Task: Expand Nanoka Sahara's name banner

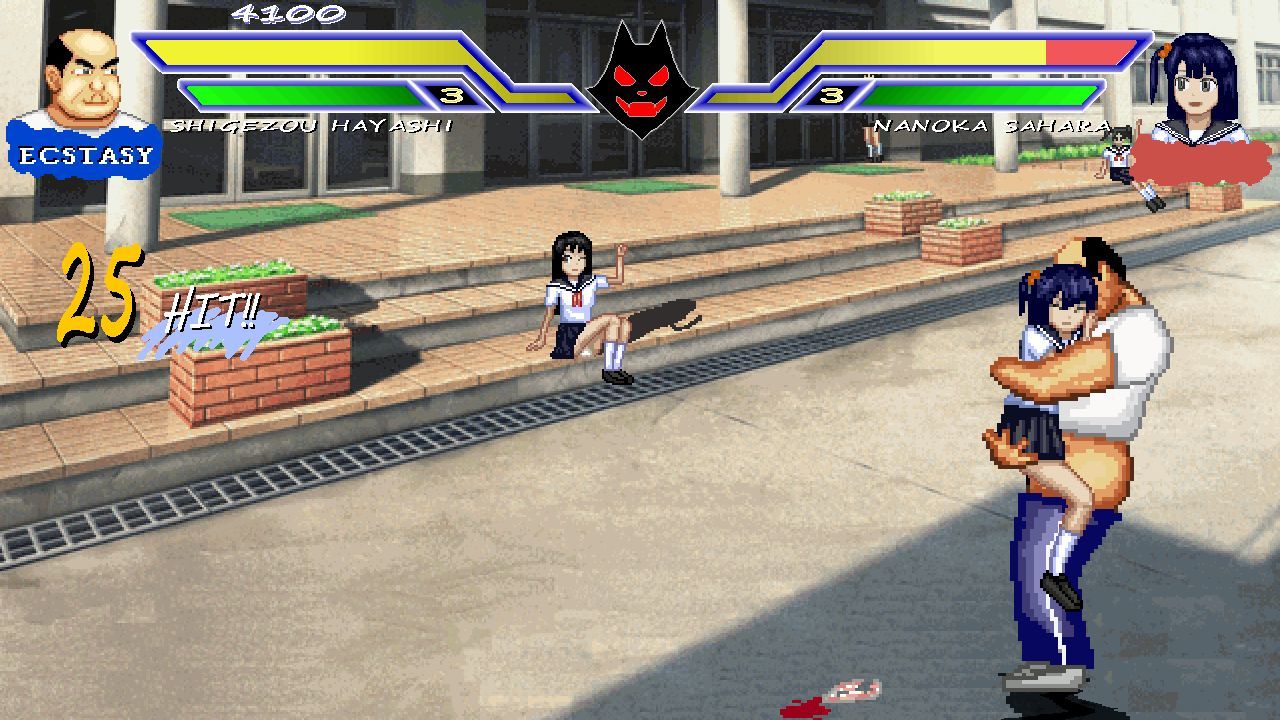Action: tap(993, 123)
